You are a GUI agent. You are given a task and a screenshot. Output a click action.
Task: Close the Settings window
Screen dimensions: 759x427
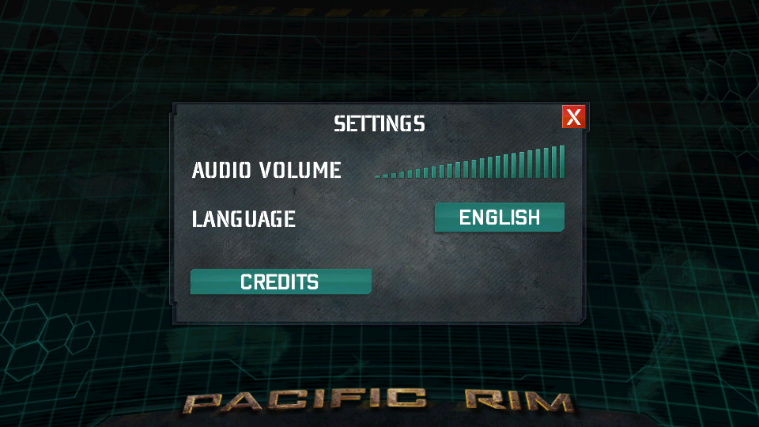(573, 117)
